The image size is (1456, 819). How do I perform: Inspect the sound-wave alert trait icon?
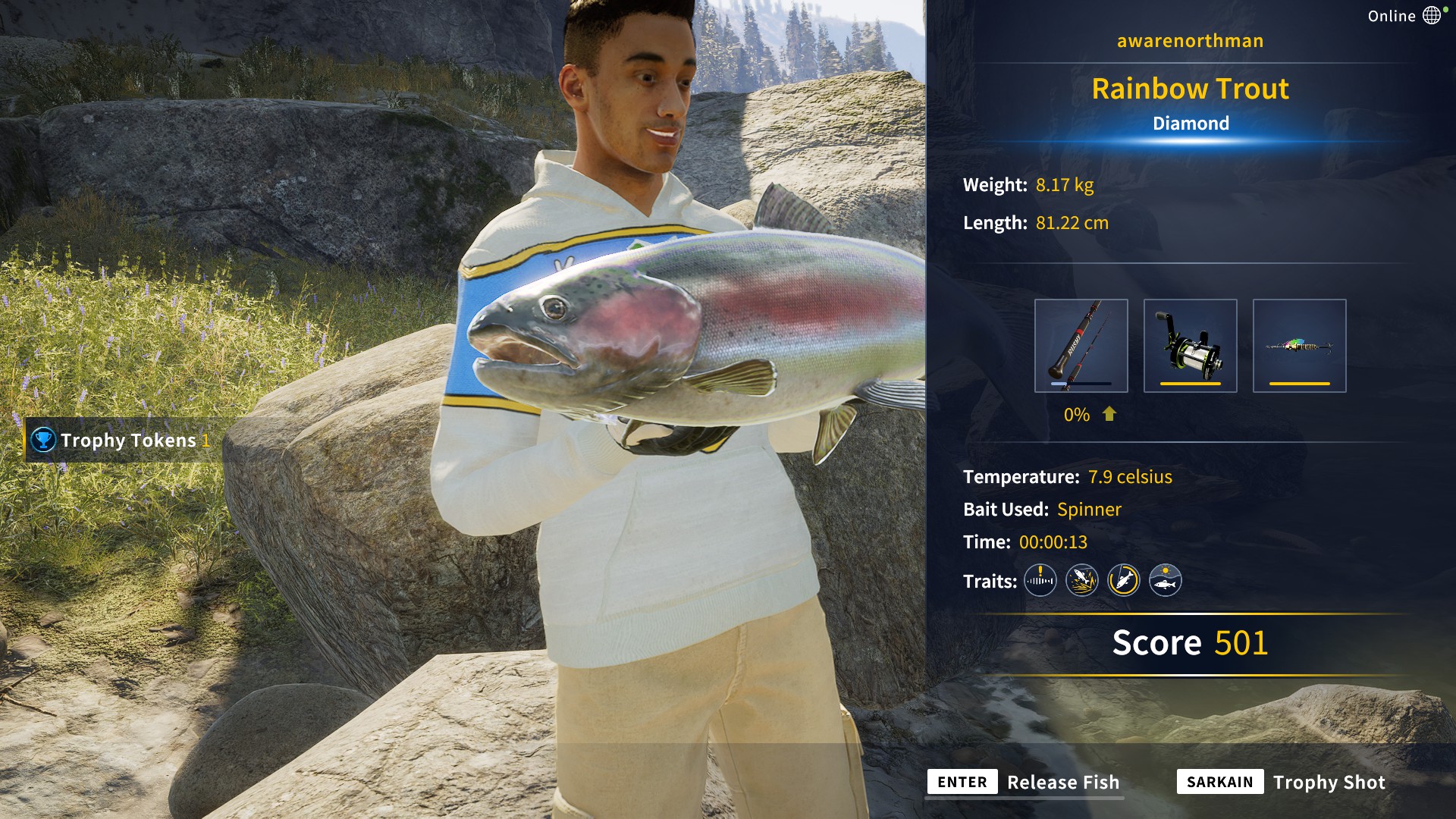point(1040,581)
